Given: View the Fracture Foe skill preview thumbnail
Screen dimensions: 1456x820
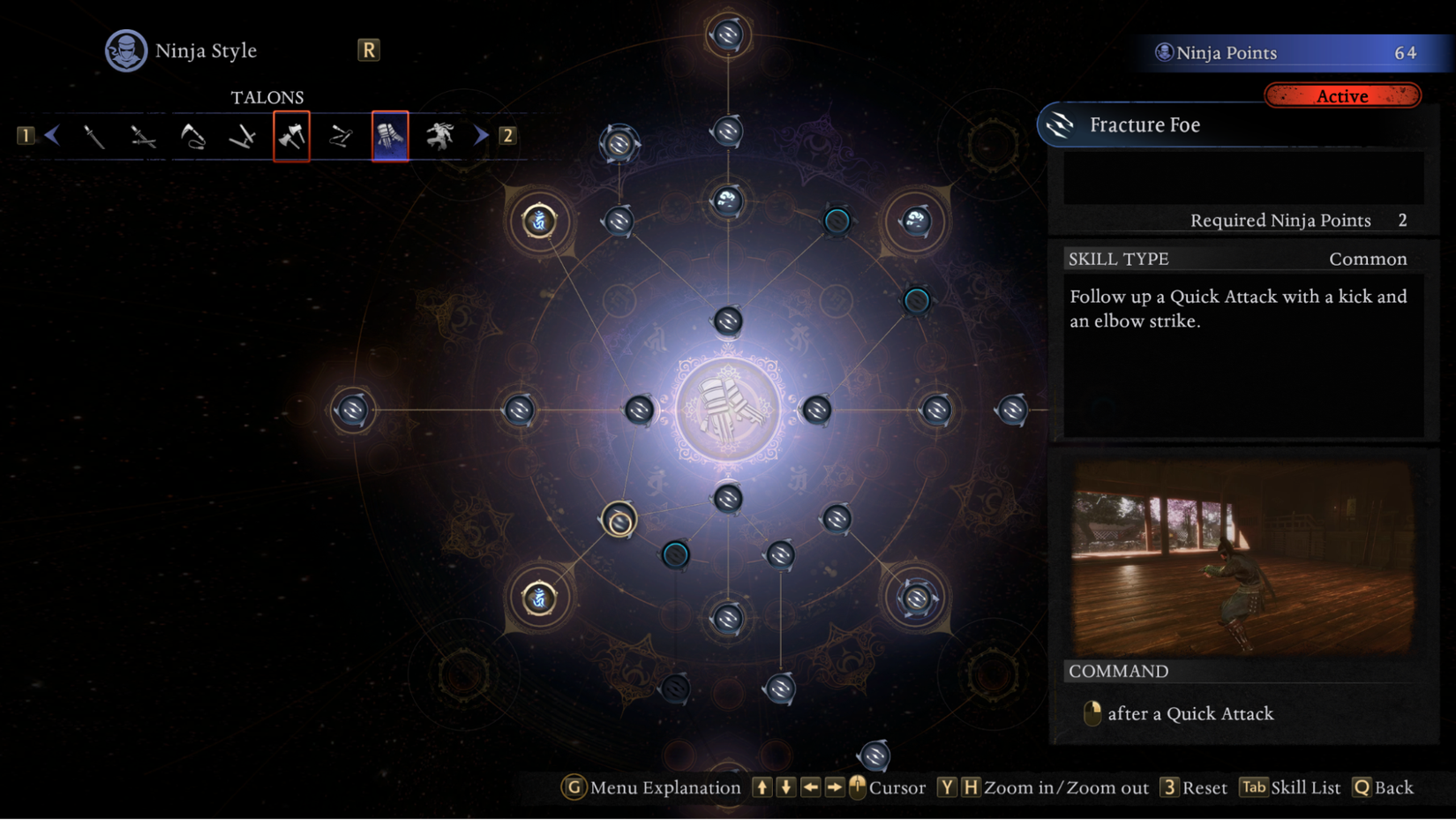Looking at the screenshot, I should click(1242, 557).
